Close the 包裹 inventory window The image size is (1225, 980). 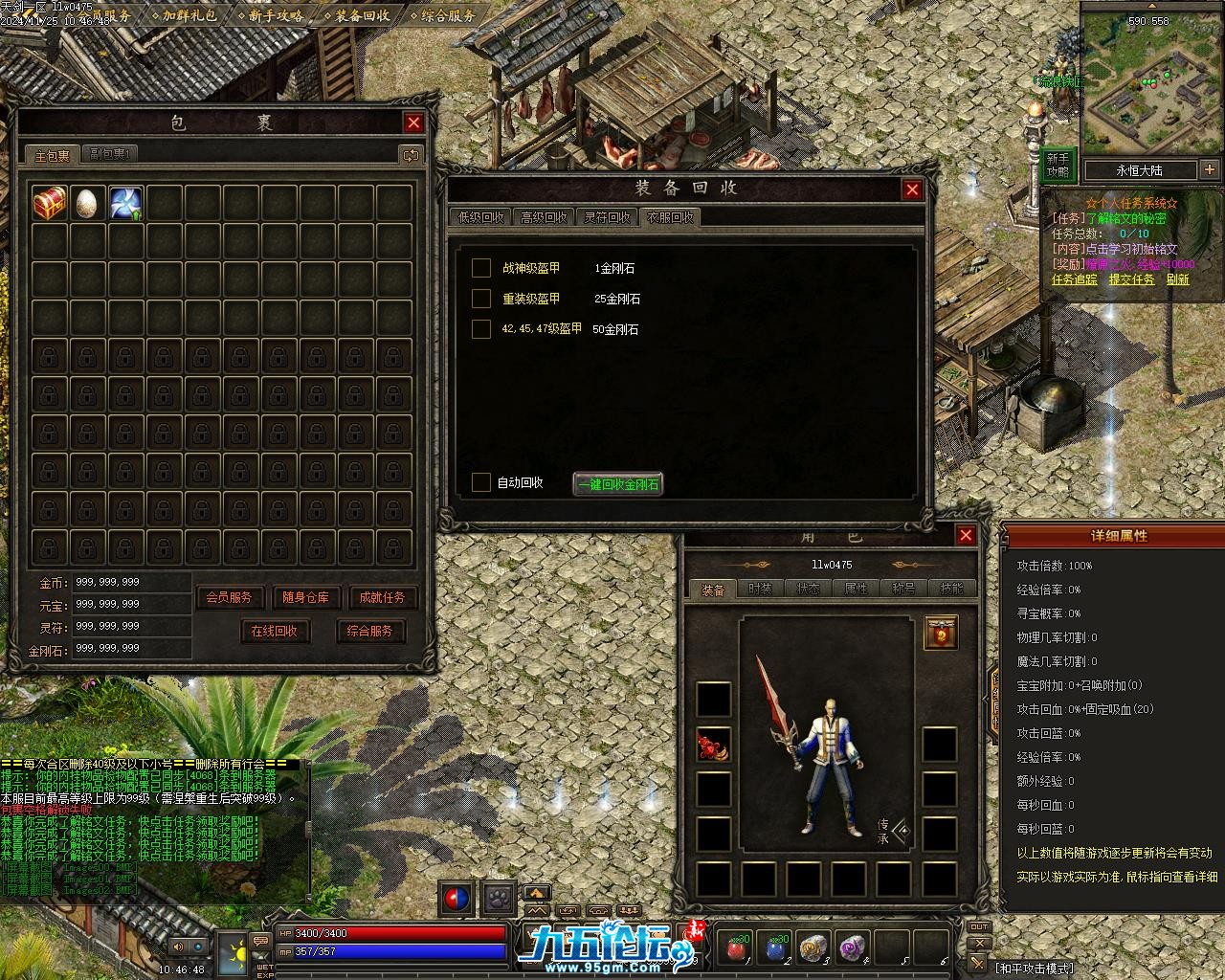(413, 122)
